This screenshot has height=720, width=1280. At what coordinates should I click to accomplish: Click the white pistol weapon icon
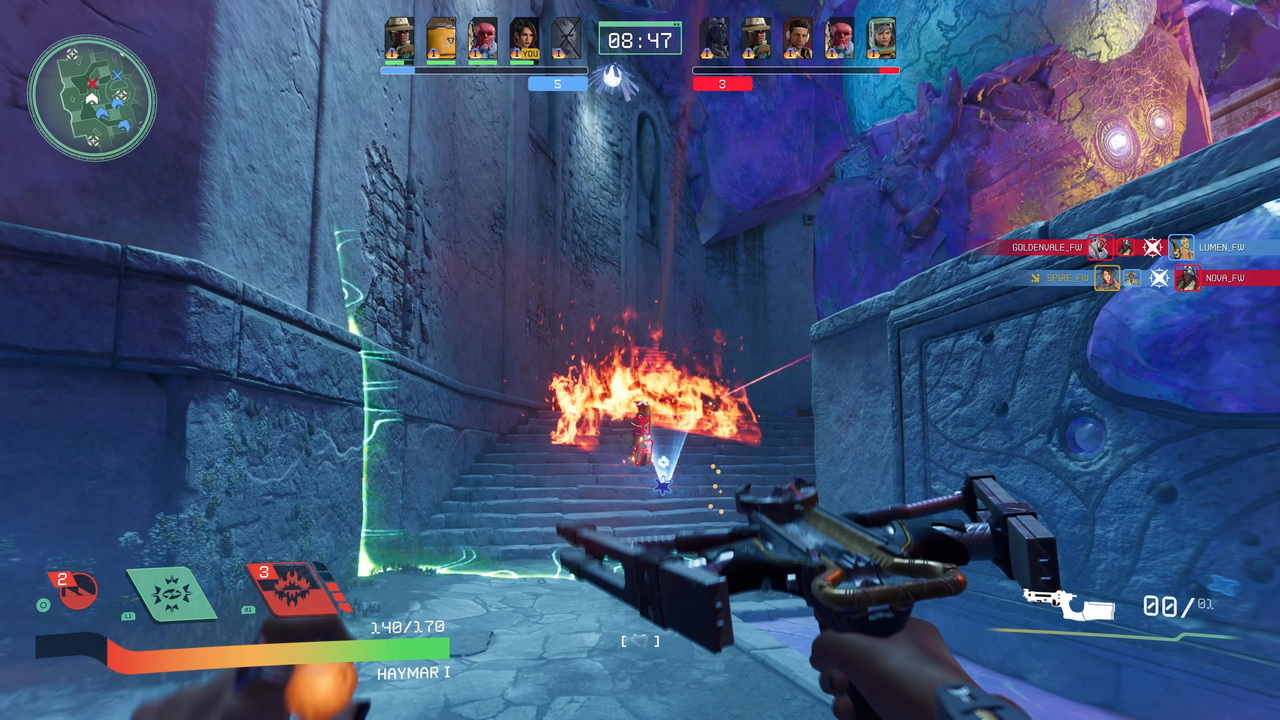tap(1067, 604)
